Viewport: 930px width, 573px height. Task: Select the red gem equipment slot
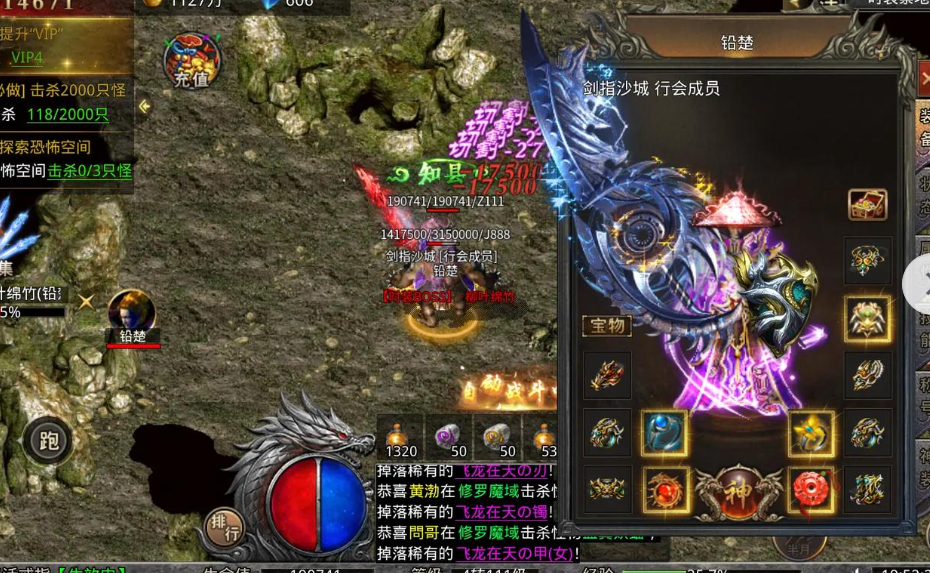pyautogui.click(x=664, y=490)
